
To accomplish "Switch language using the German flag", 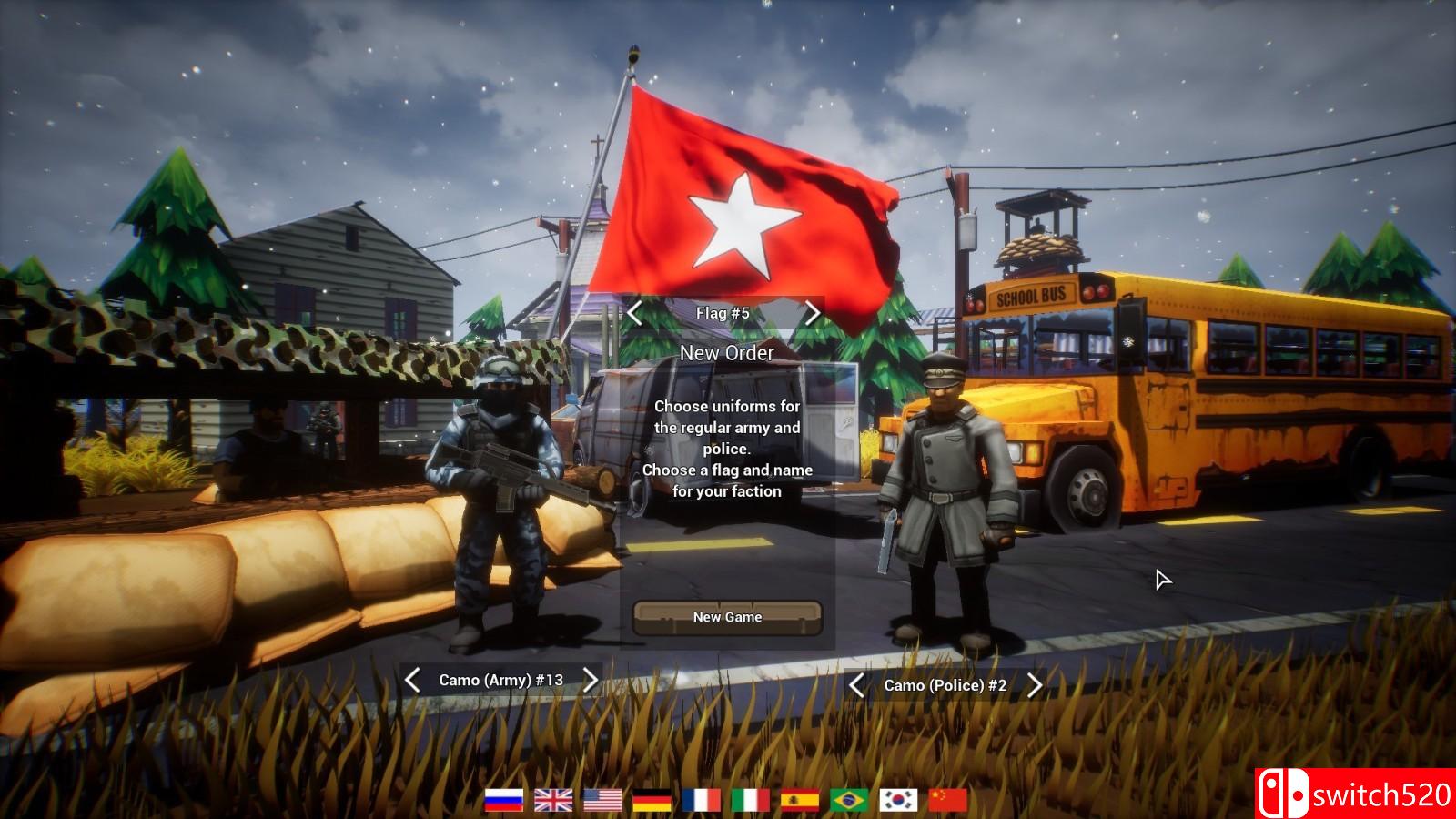I will pos(652,800).
